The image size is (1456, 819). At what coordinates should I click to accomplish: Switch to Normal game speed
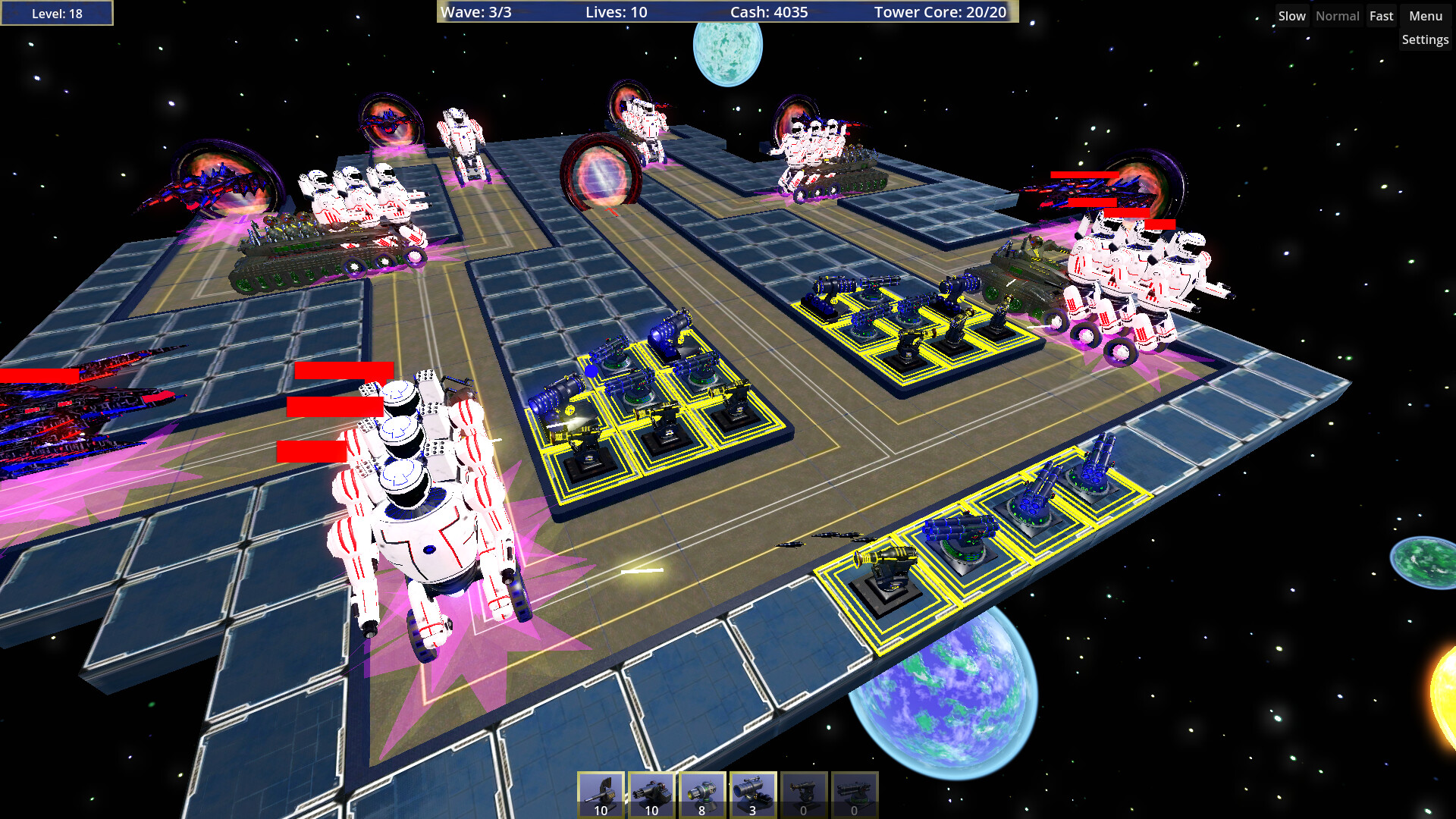point(1337,15)
